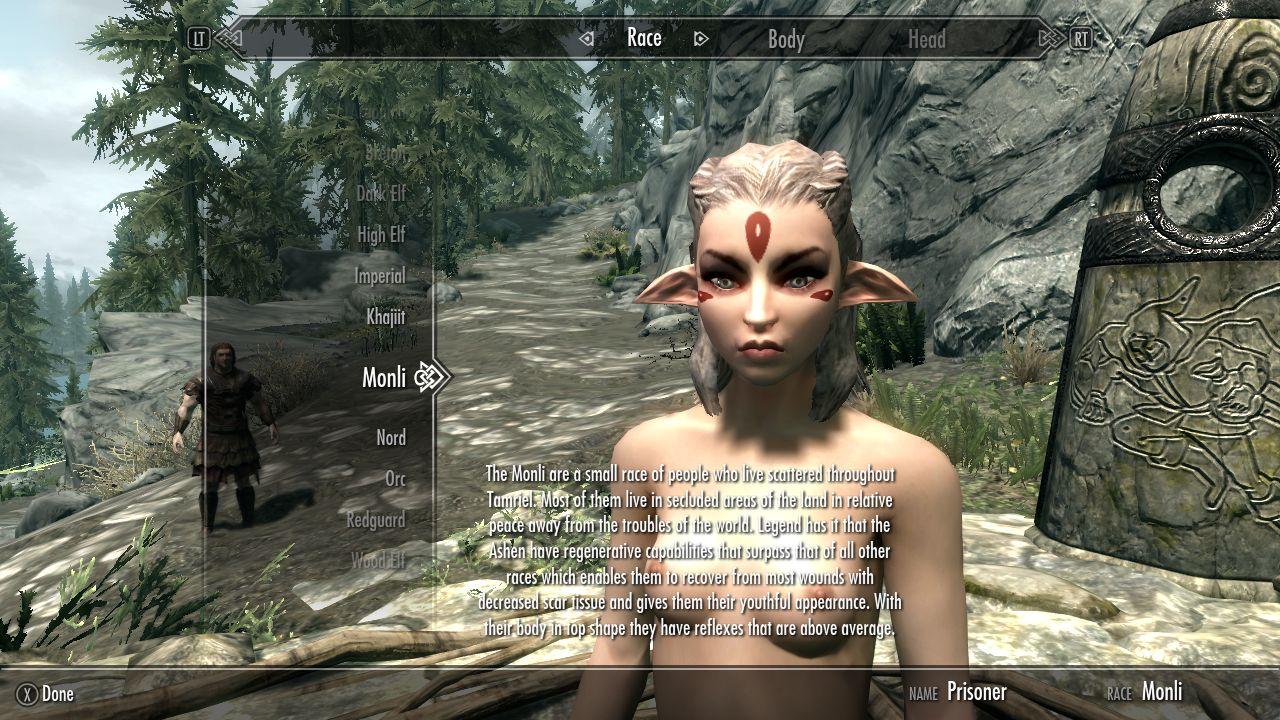Switch to the Head tab

926,39
